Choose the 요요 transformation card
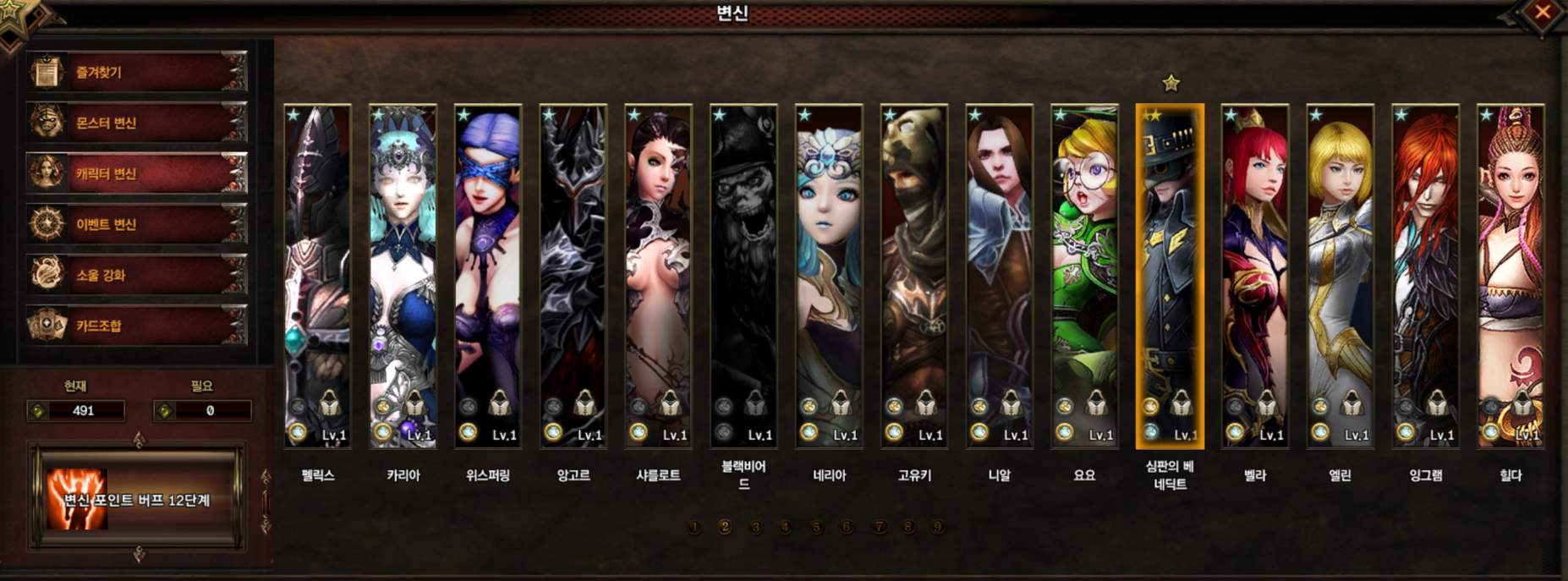 coord(1084,276)
